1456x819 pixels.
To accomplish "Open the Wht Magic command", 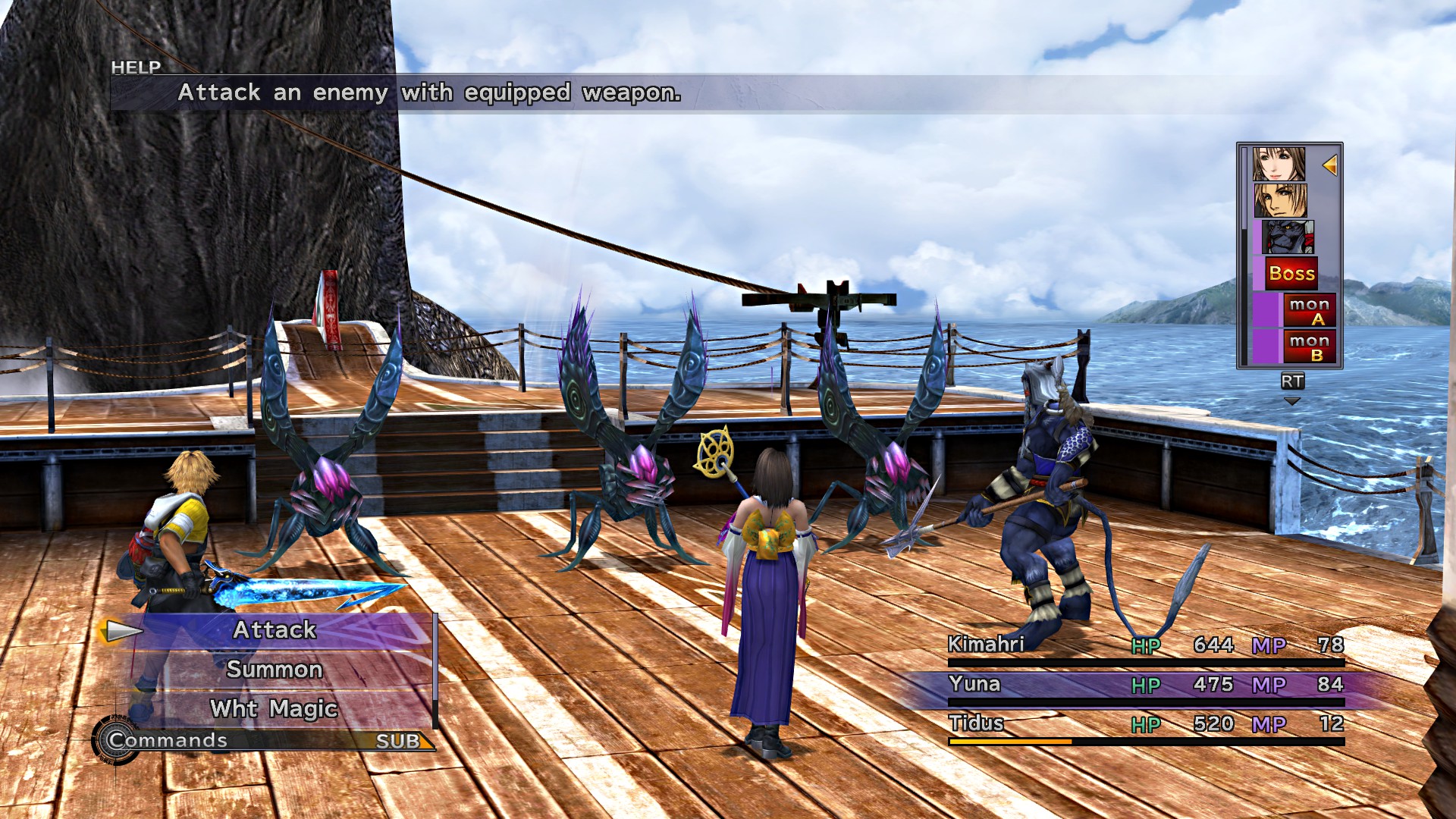I will coord(275,709).
